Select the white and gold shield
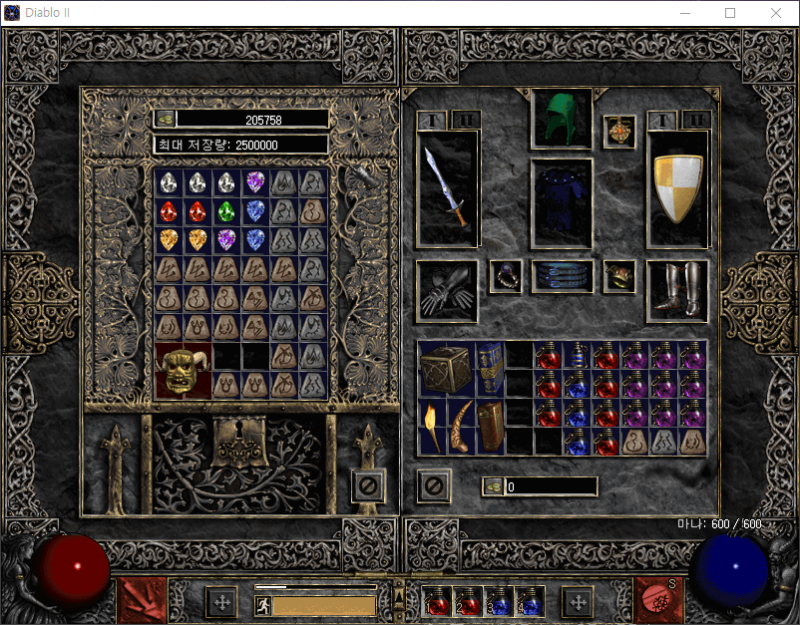800x625 pixels. pyautogui.click(x=677, y=188)
